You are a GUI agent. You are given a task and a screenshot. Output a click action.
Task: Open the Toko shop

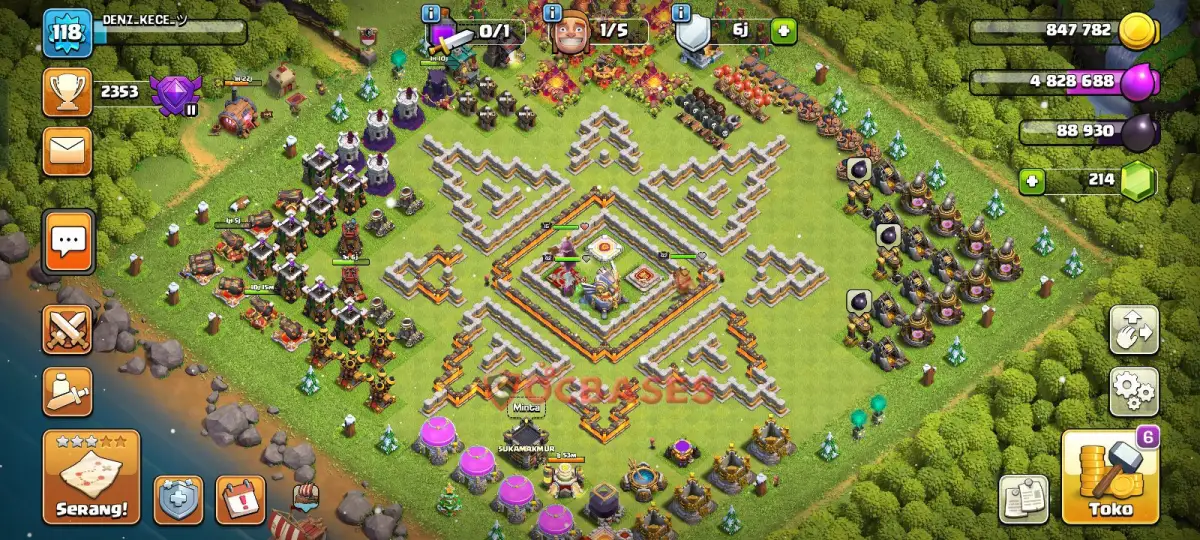[x=1110, y=477]
